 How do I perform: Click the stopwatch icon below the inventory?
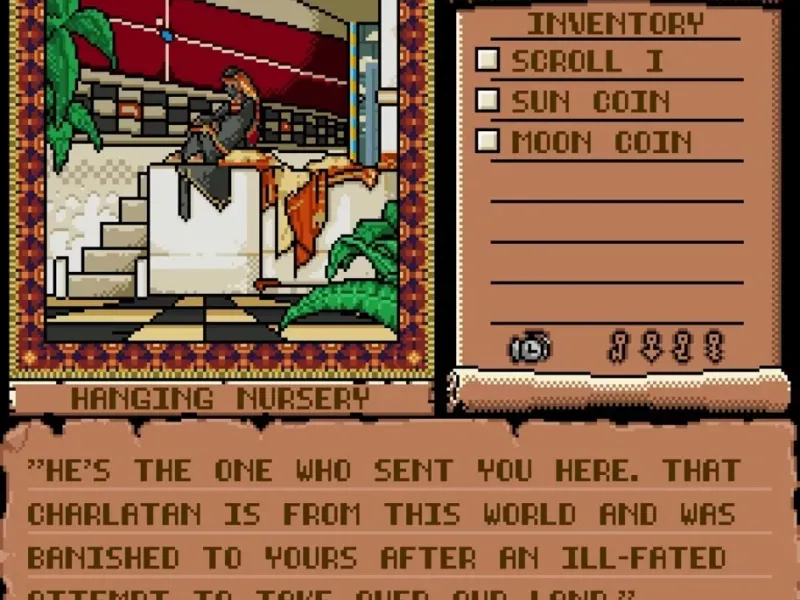click(529, 347)
